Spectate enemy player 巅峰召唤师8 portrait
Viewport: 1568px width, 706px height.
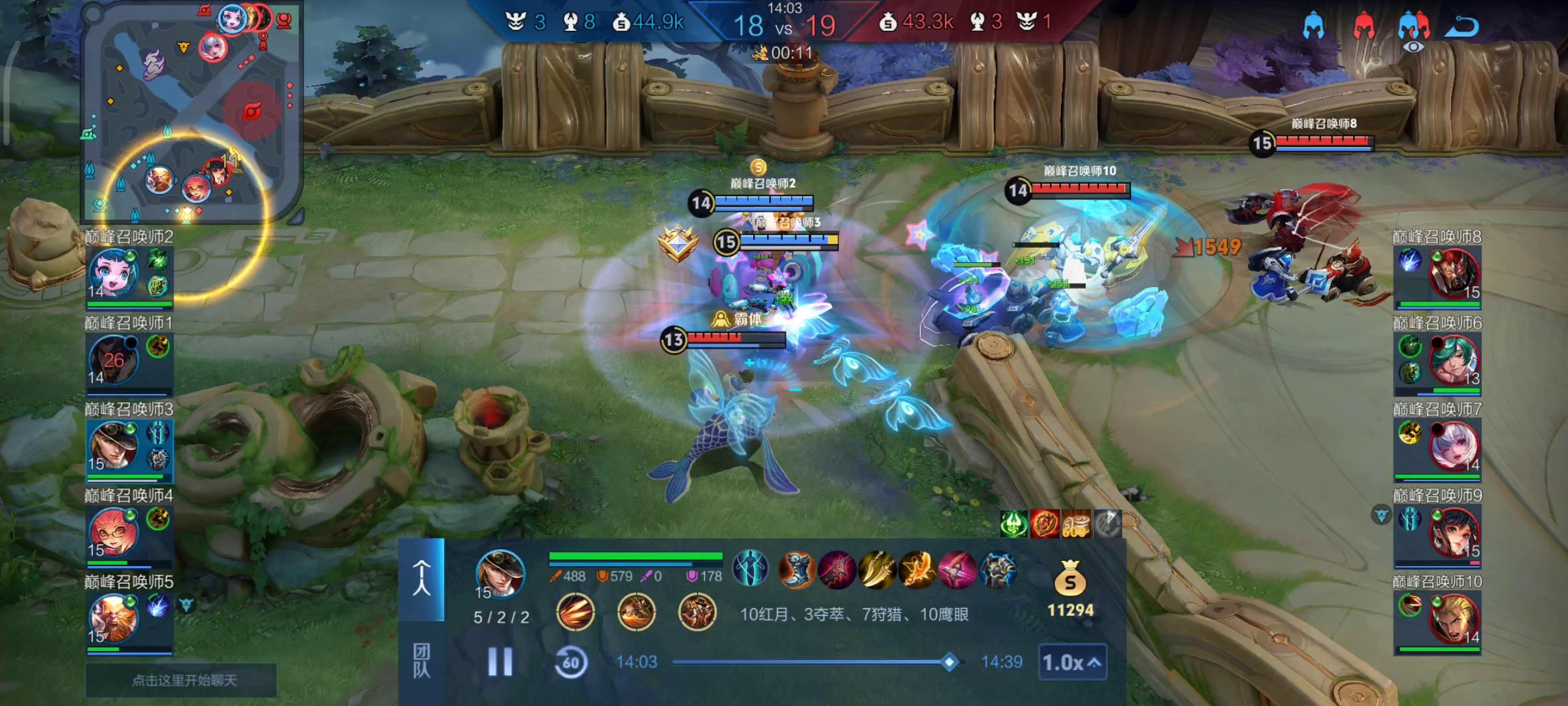click(1454, 273)
